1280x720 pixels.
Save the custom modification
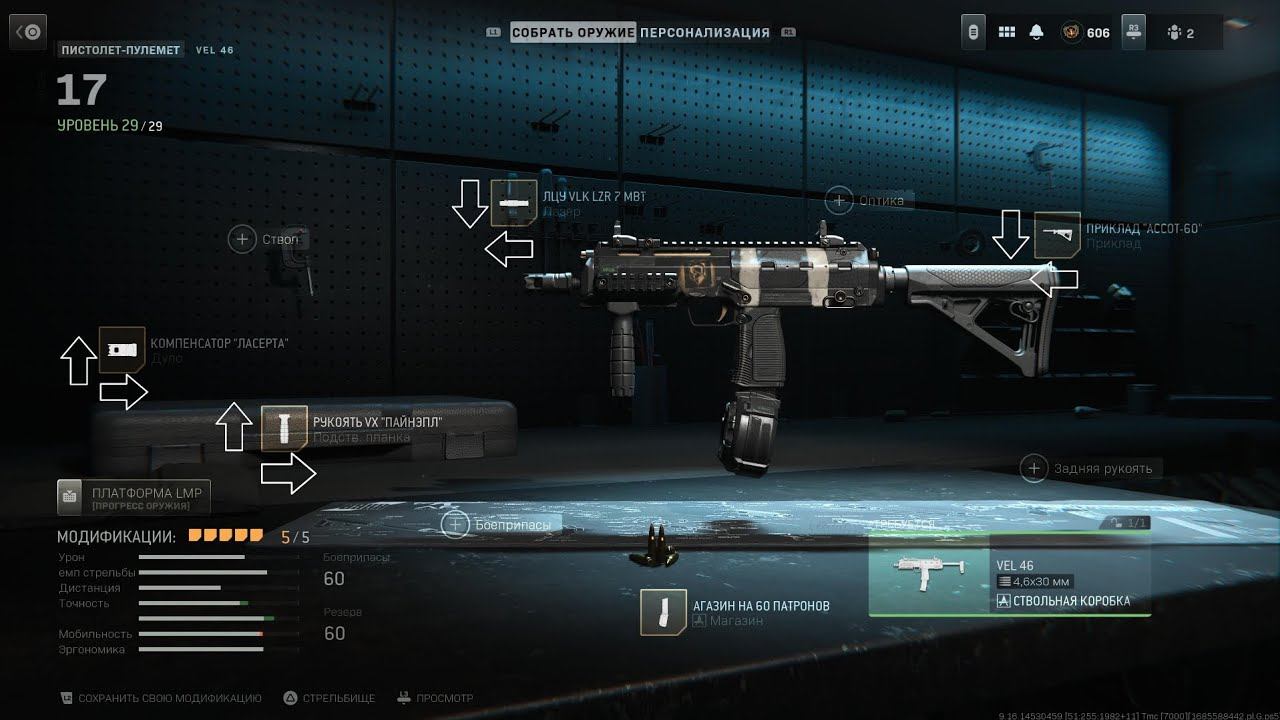[x=161, y=698]
